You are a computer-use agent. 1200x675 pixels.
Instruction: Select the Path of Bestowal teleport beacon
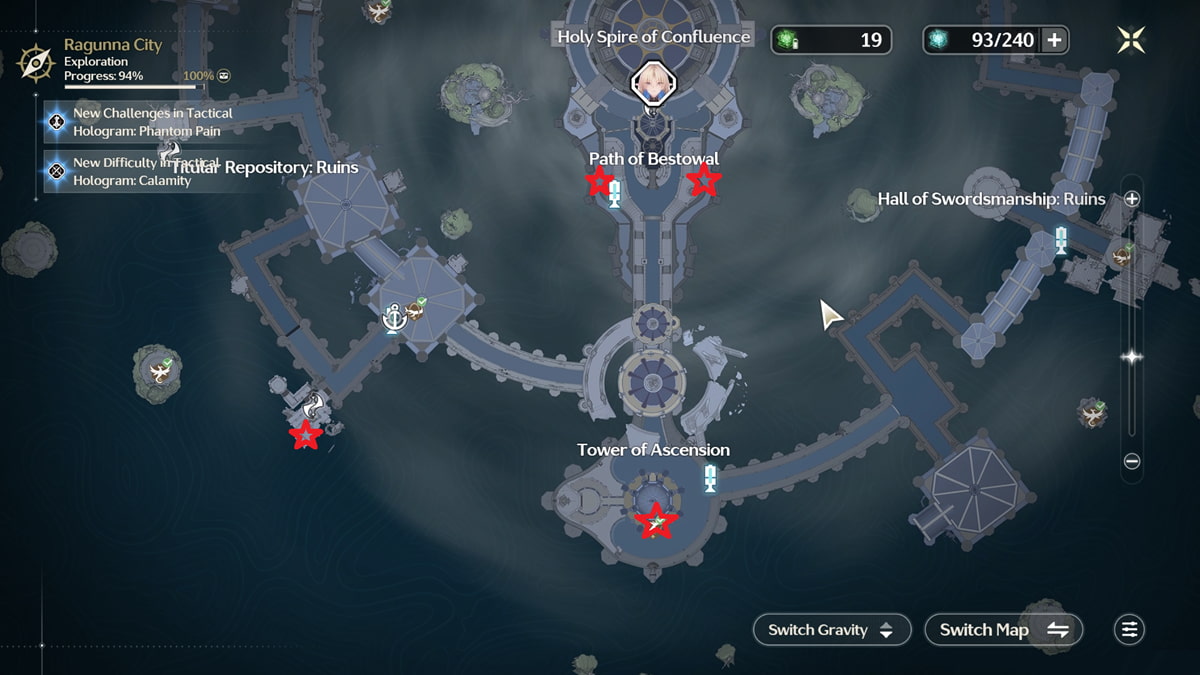pyautogui.click(x=615, y=193)
